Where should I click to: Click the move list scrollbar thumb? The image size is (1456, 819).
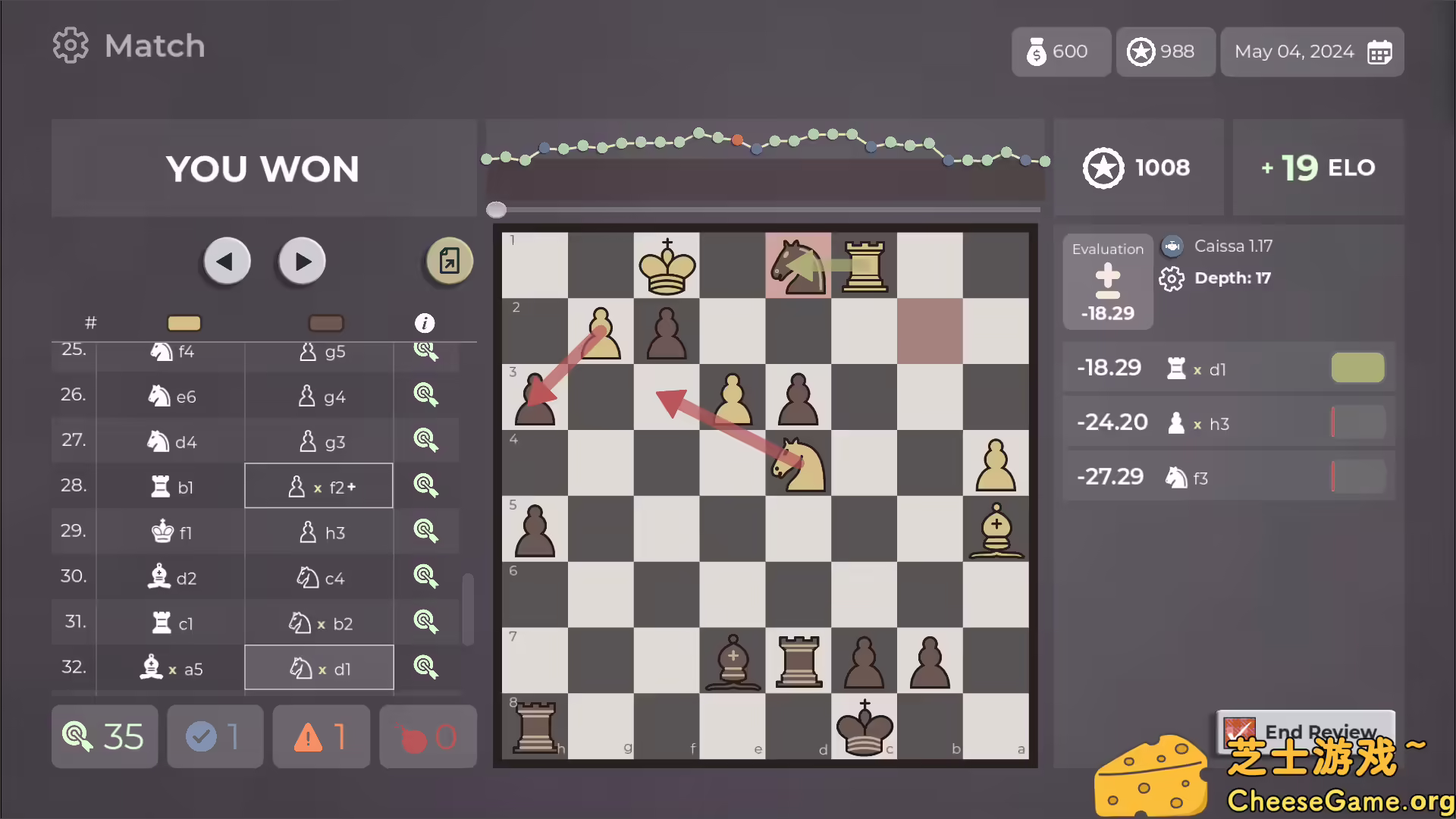coord(469,607)
